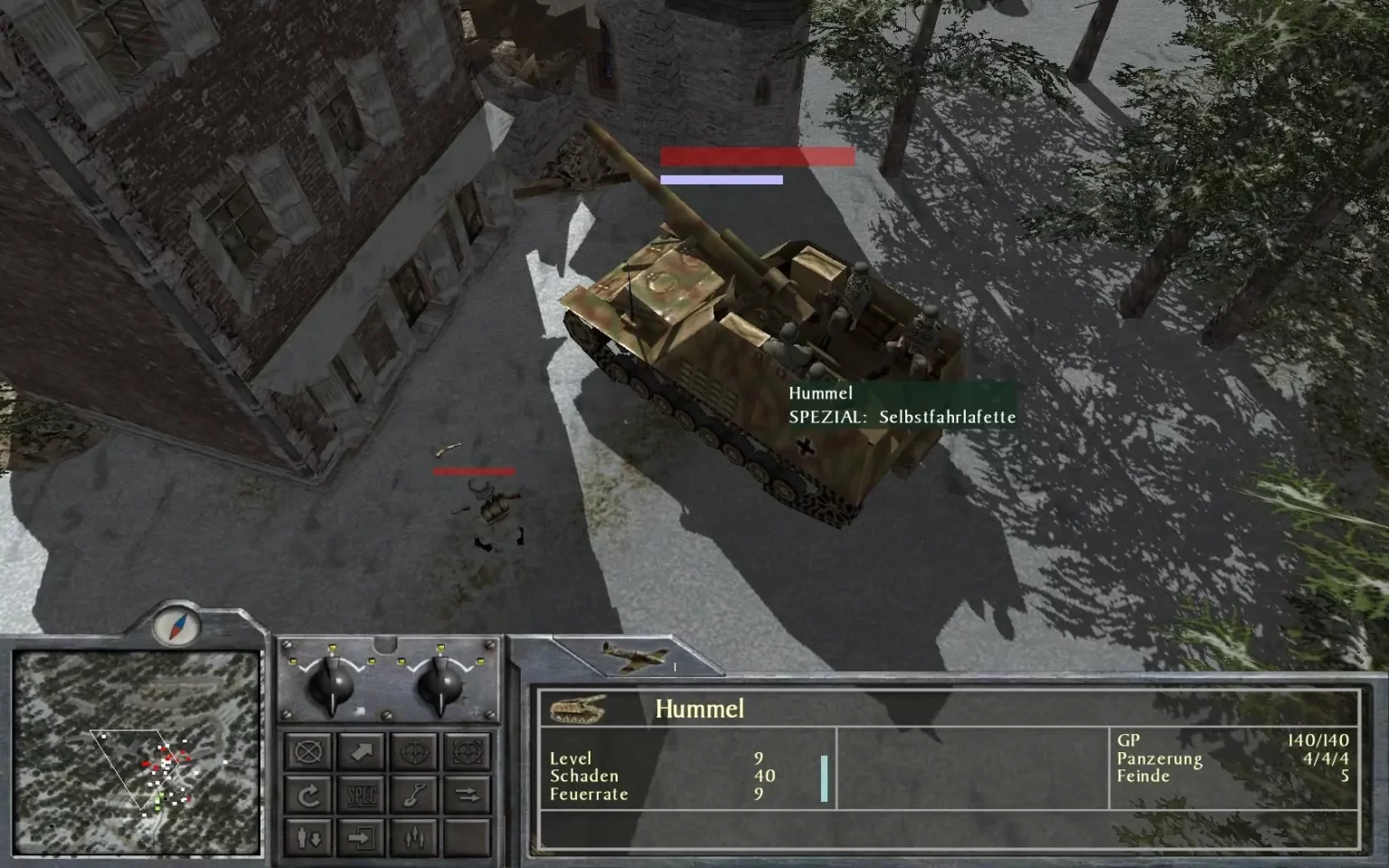Use the SPEC special ability button
This screenshot has height=868, width=1389.
tap(362, 795)
